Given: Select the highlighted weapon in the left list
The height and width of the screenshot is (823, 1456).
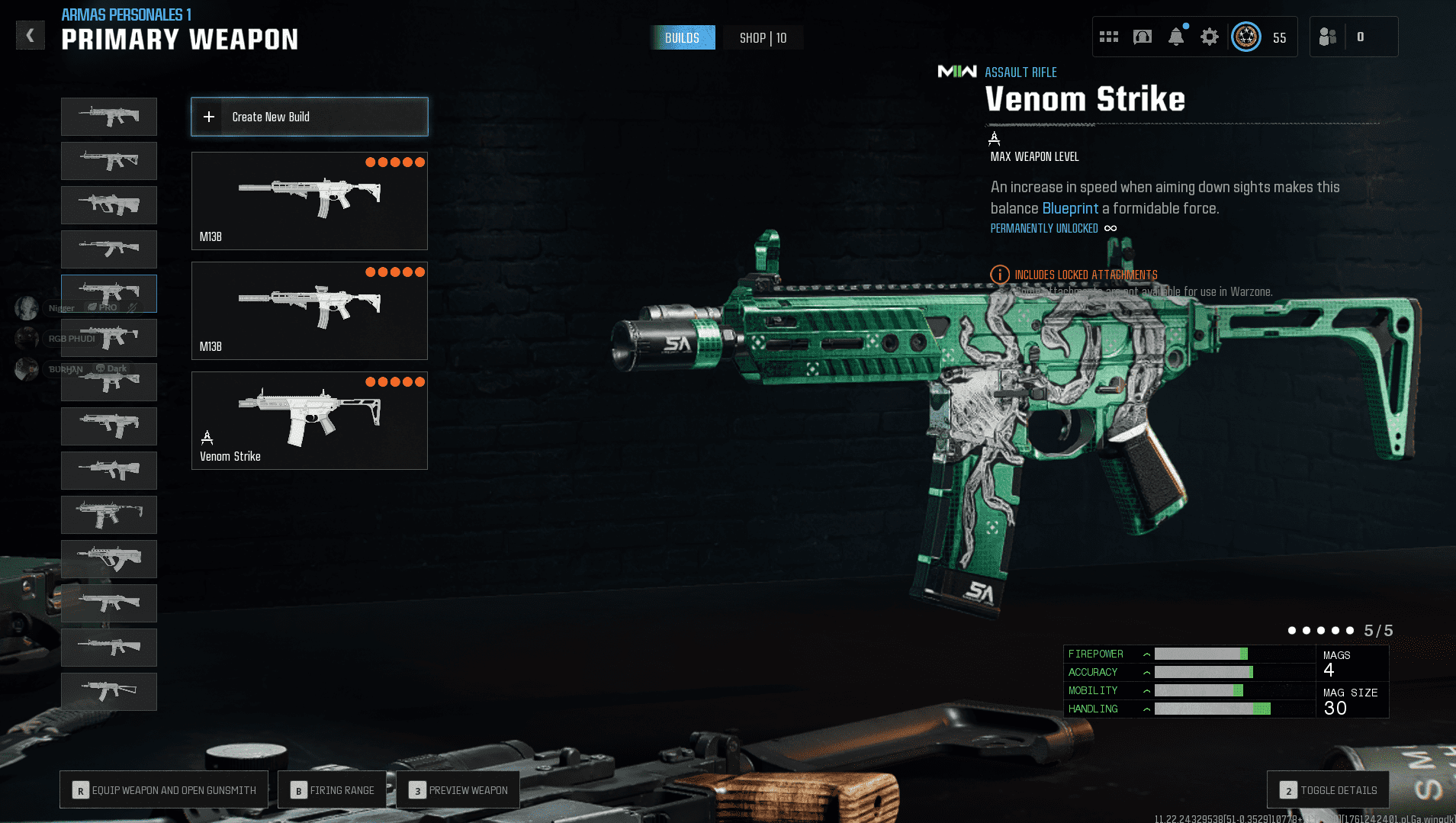Looking at the screenshot, I should click(x=109, y=294).
